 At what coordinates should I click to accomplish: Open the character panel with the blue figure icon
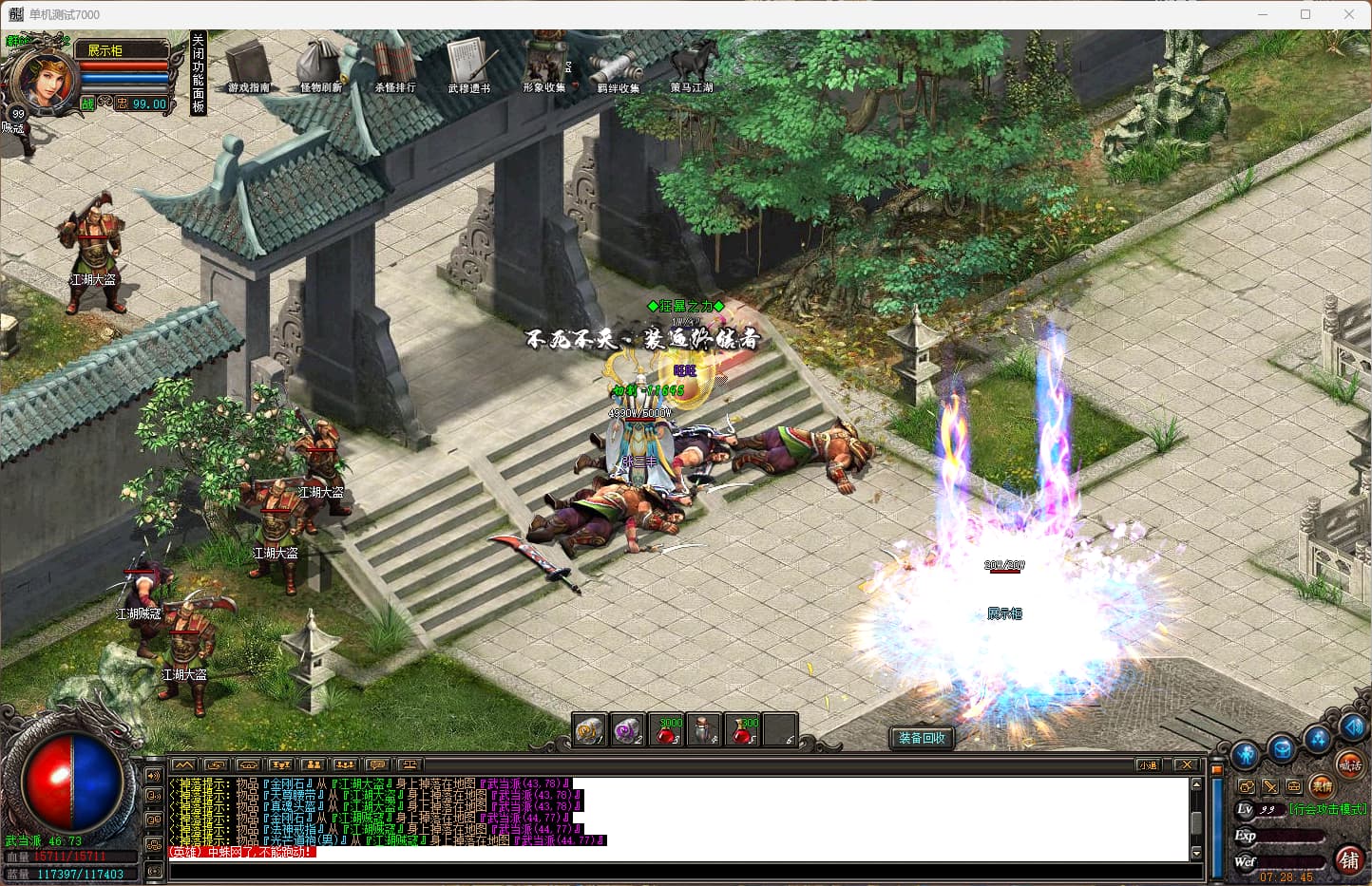coord(1245,756)
